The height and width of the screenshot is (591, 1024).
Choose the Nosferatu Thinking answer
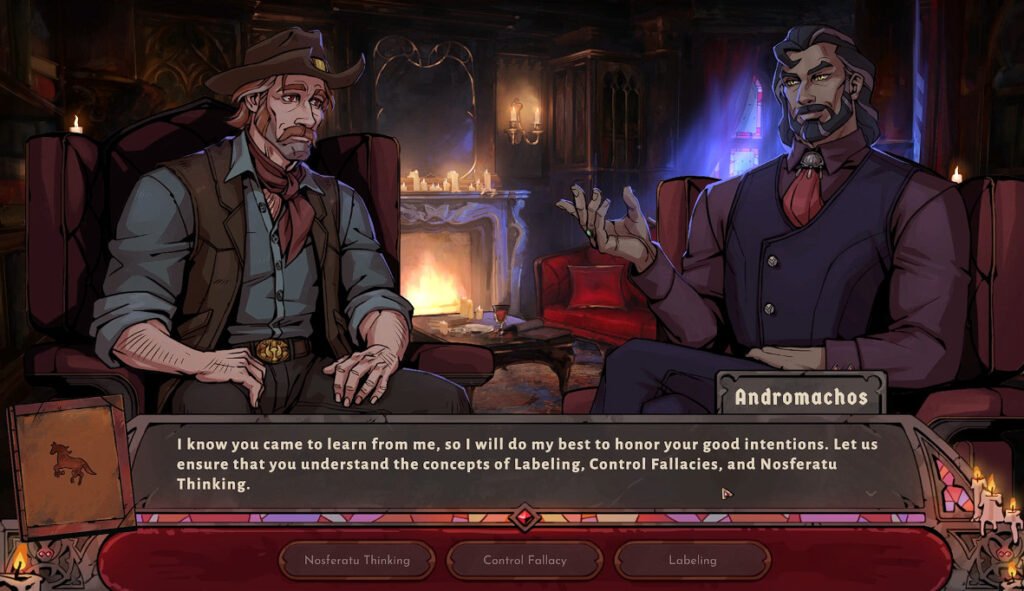[357, 560]
